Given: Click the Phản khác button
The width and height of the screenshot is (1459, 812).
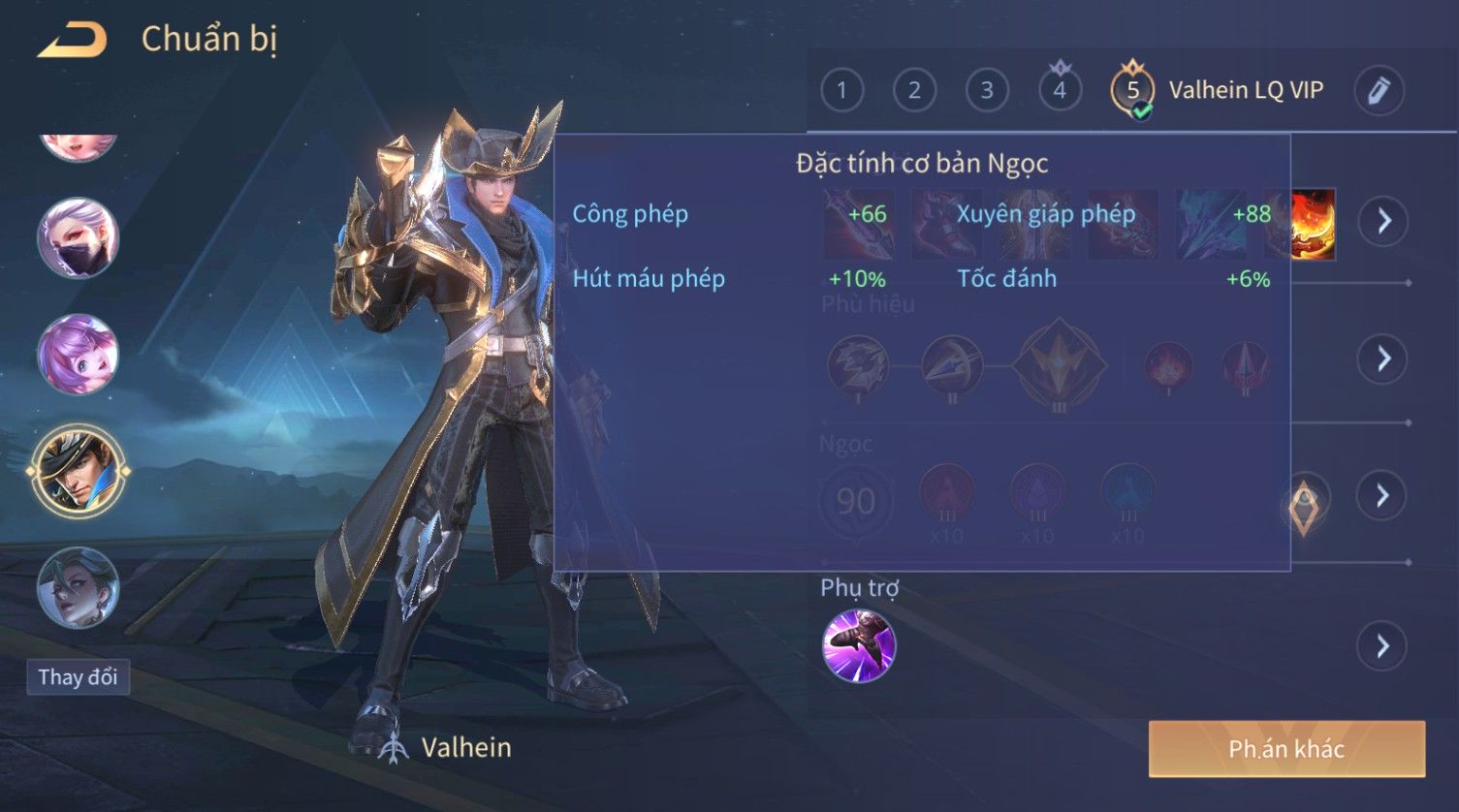Looking at the screenshot, I should tap(1286, 749).
